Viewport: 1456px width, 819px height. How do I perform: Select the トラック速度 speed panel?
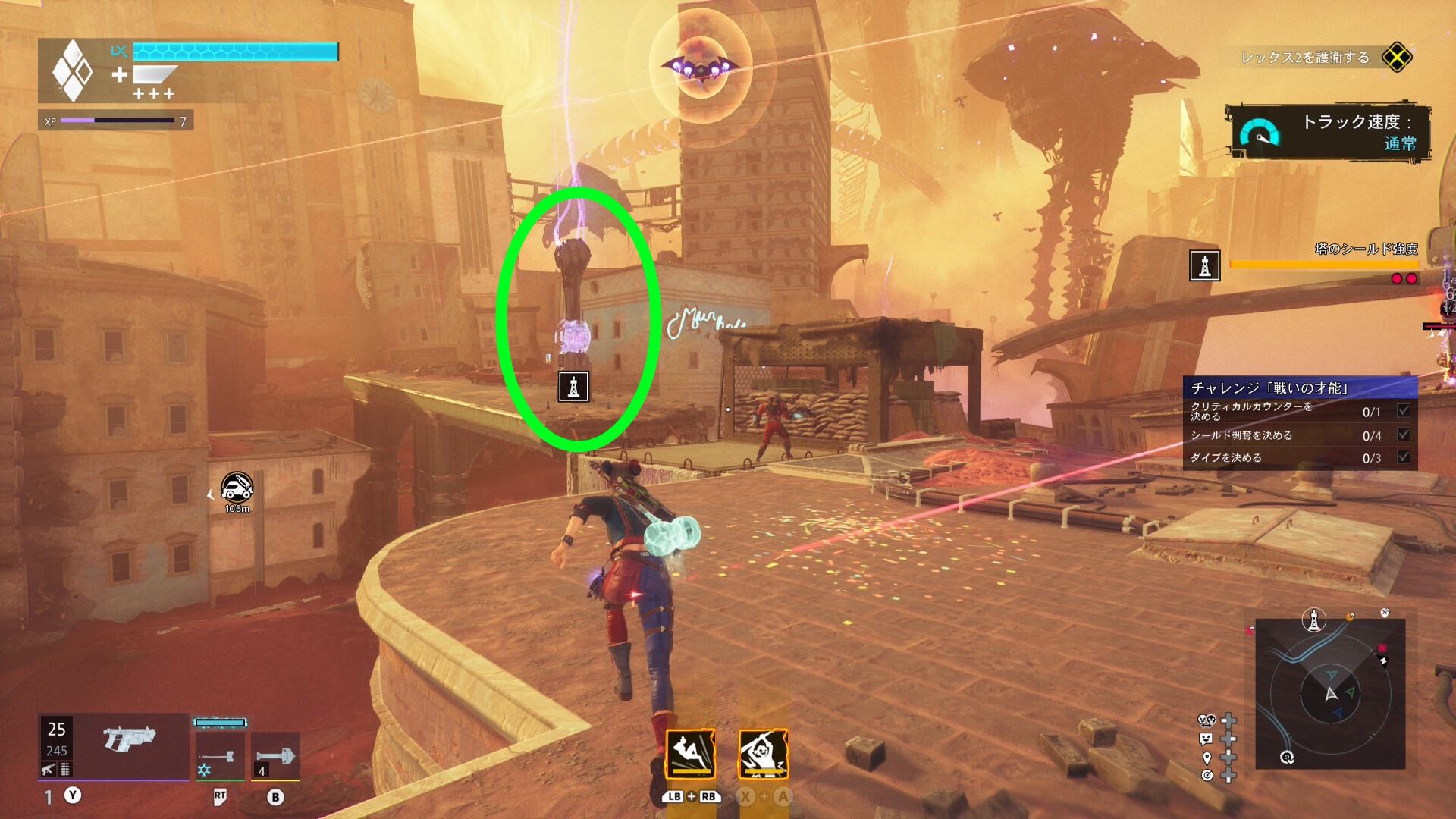[1329, 132]
